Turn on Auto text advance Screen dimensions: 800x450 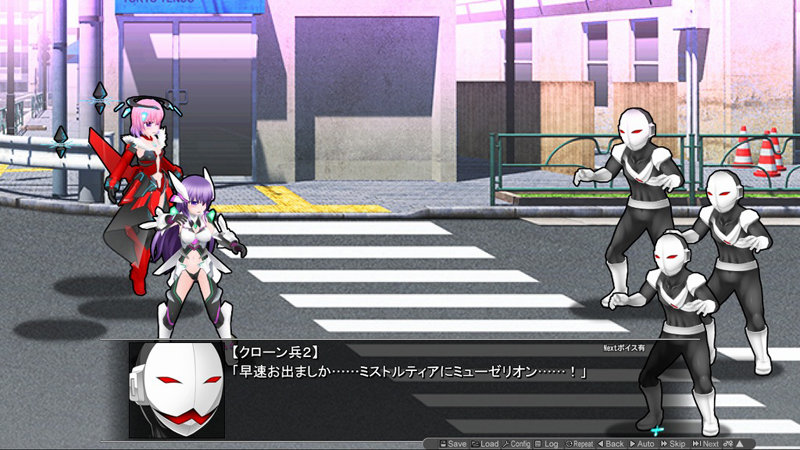644,443
